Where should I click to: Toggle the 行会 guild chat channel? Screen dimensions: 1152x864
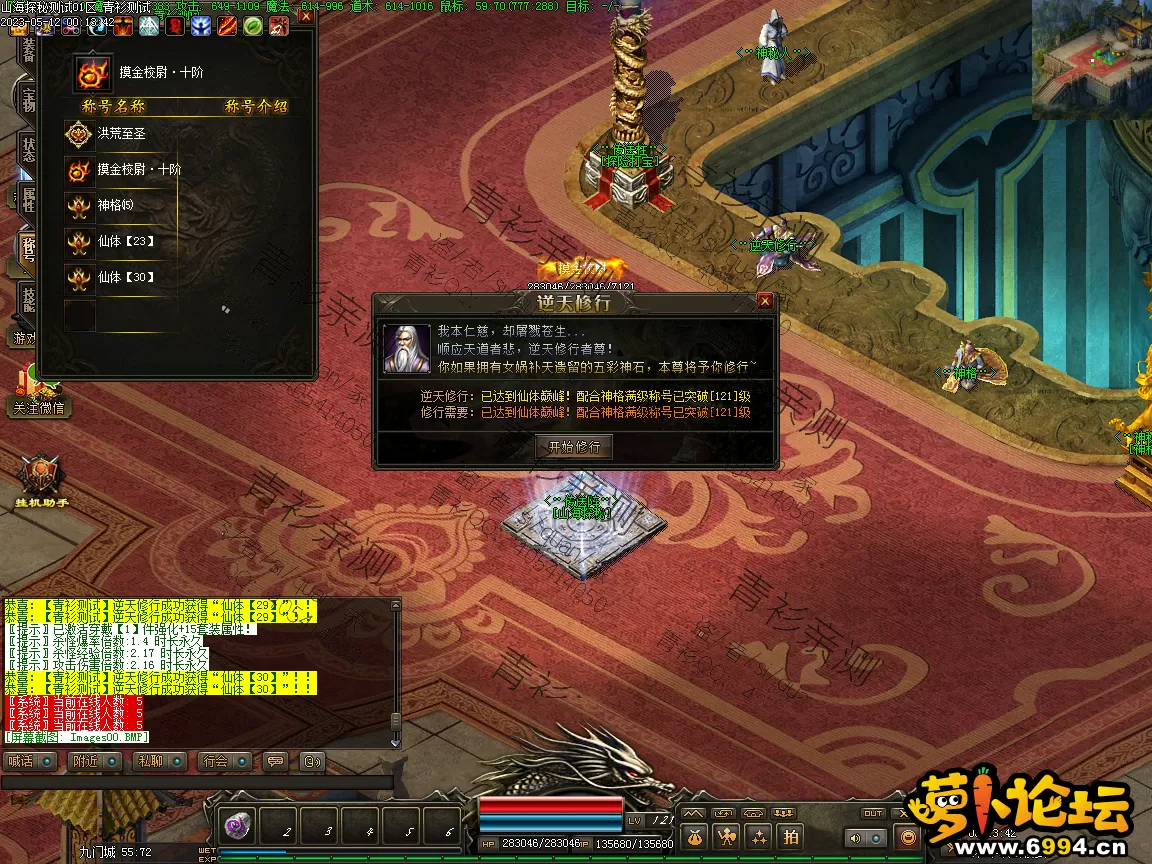(224, 761)
